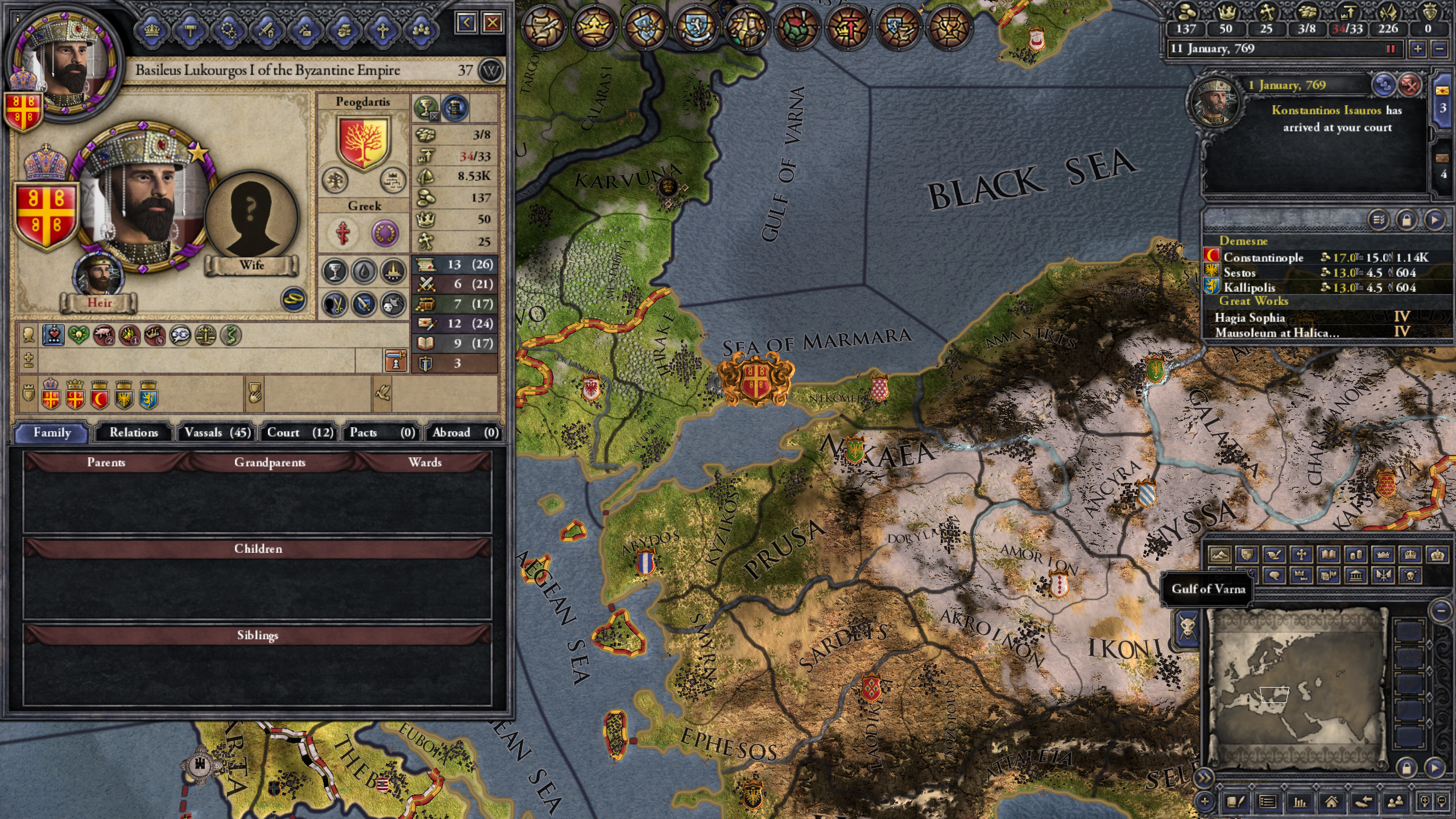Switch to the Relations tab
The height and width of the screenshot is (819, 1456).
(x=134, y=432)
